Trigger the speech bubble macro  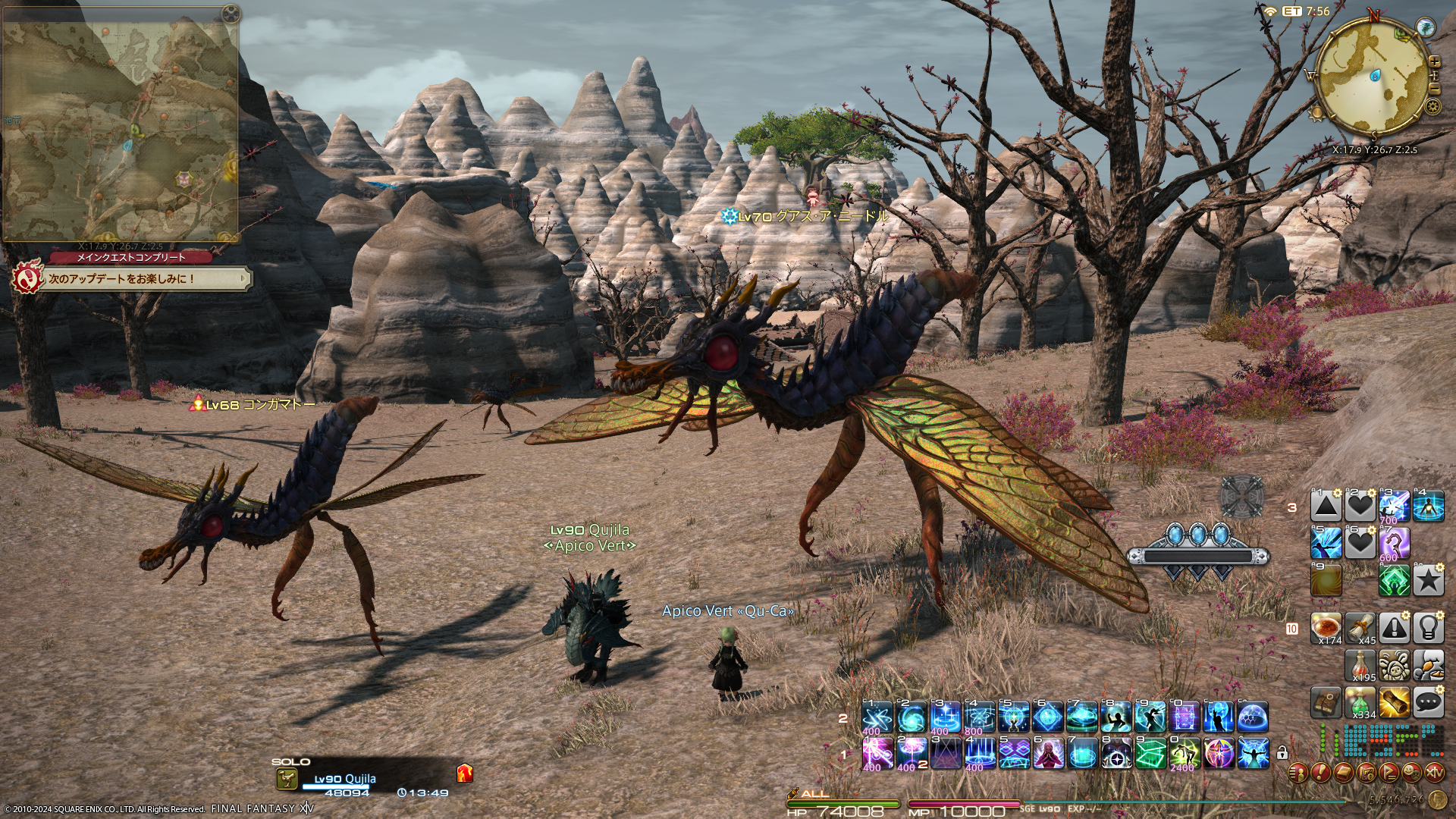click(1429, 702)
